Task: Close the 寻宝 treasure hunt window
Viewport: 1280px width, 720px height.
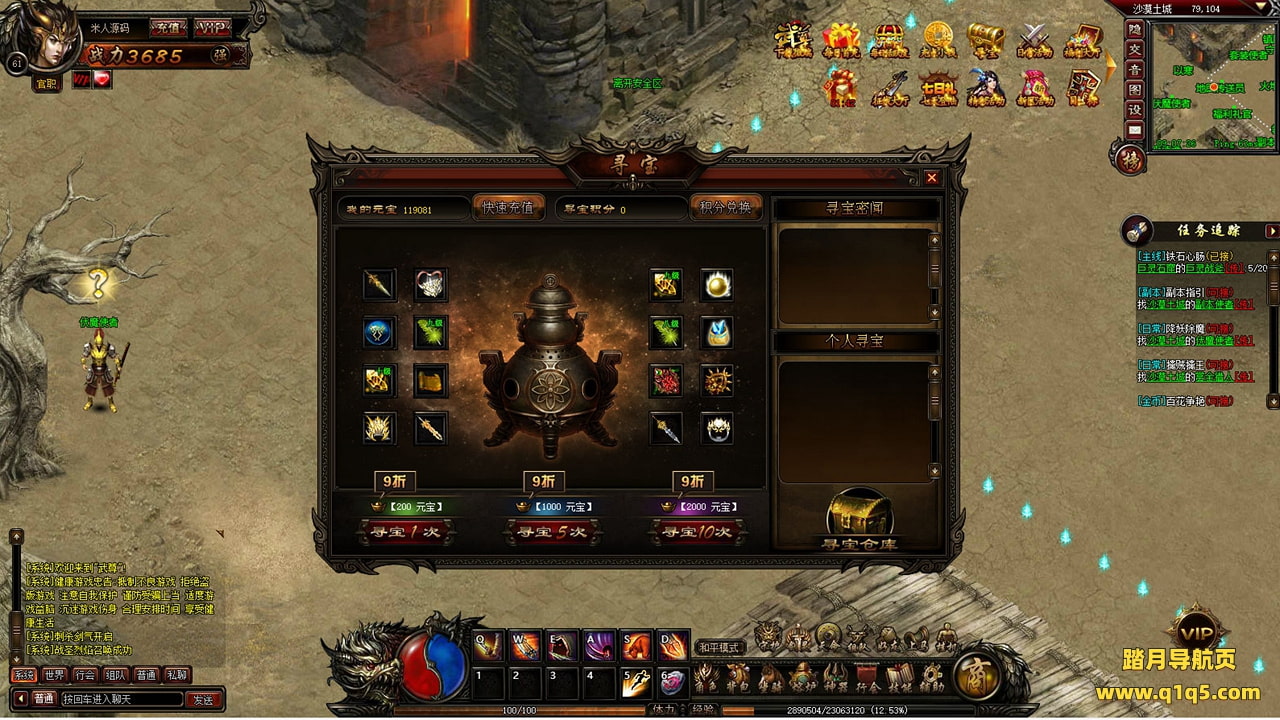Action: [932, 178]
